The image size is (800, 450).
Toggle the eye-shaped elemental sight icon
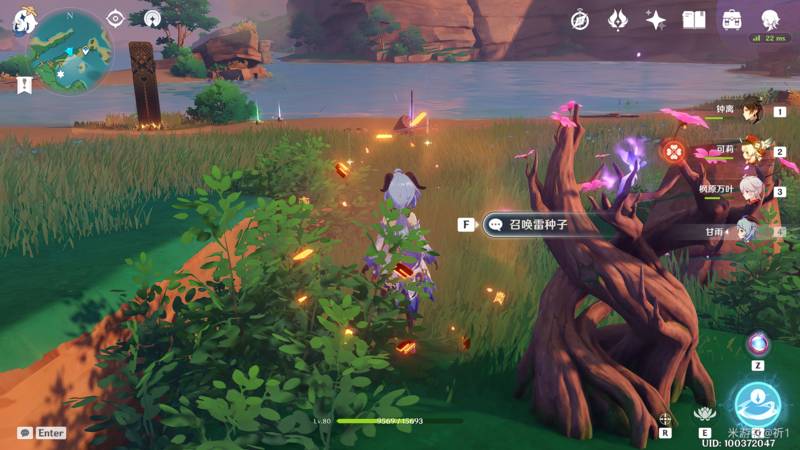click(x=115, y=18)
